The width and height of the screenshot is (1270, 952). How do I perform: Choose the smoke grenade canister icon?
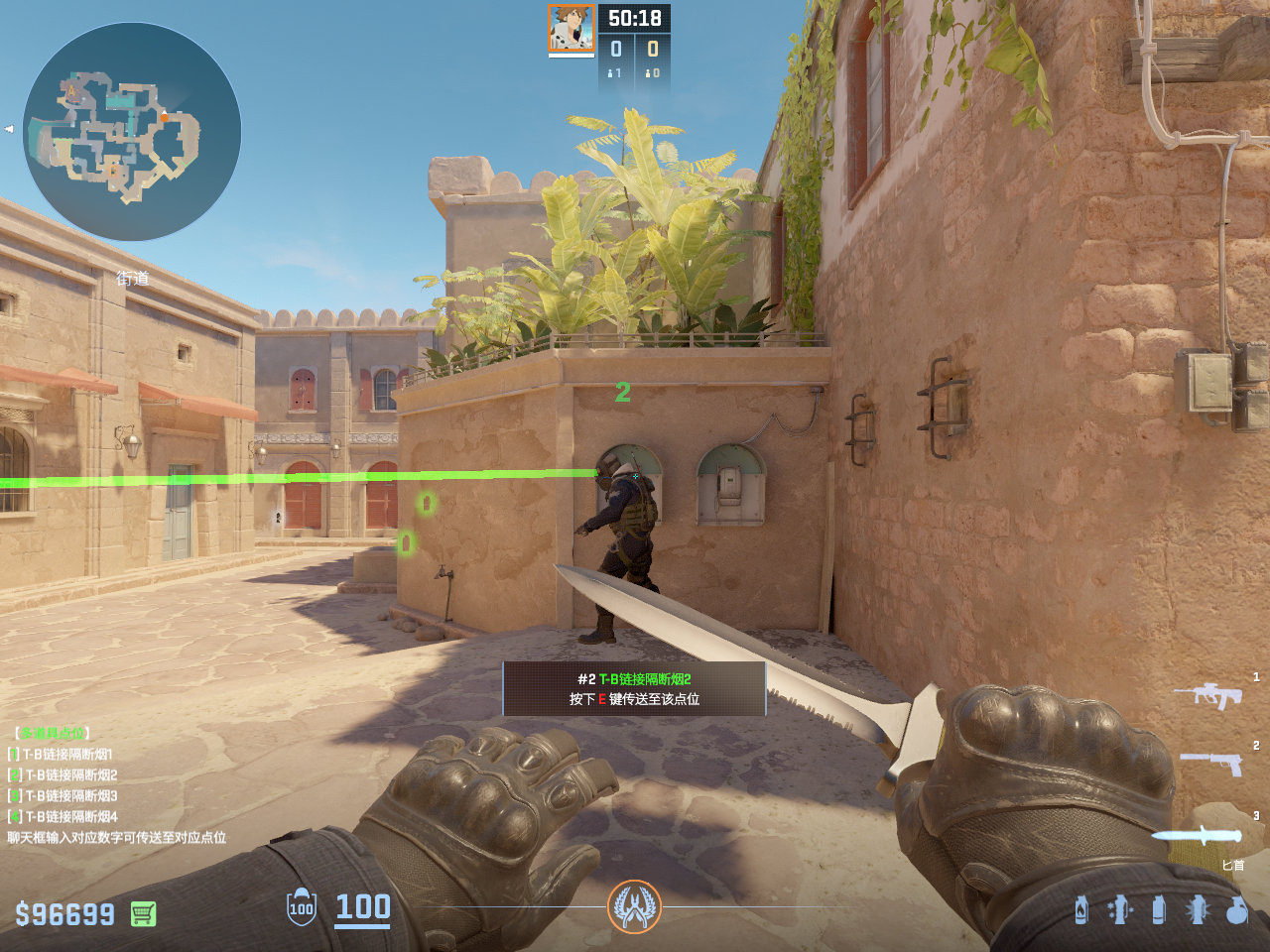[1159, 909]
